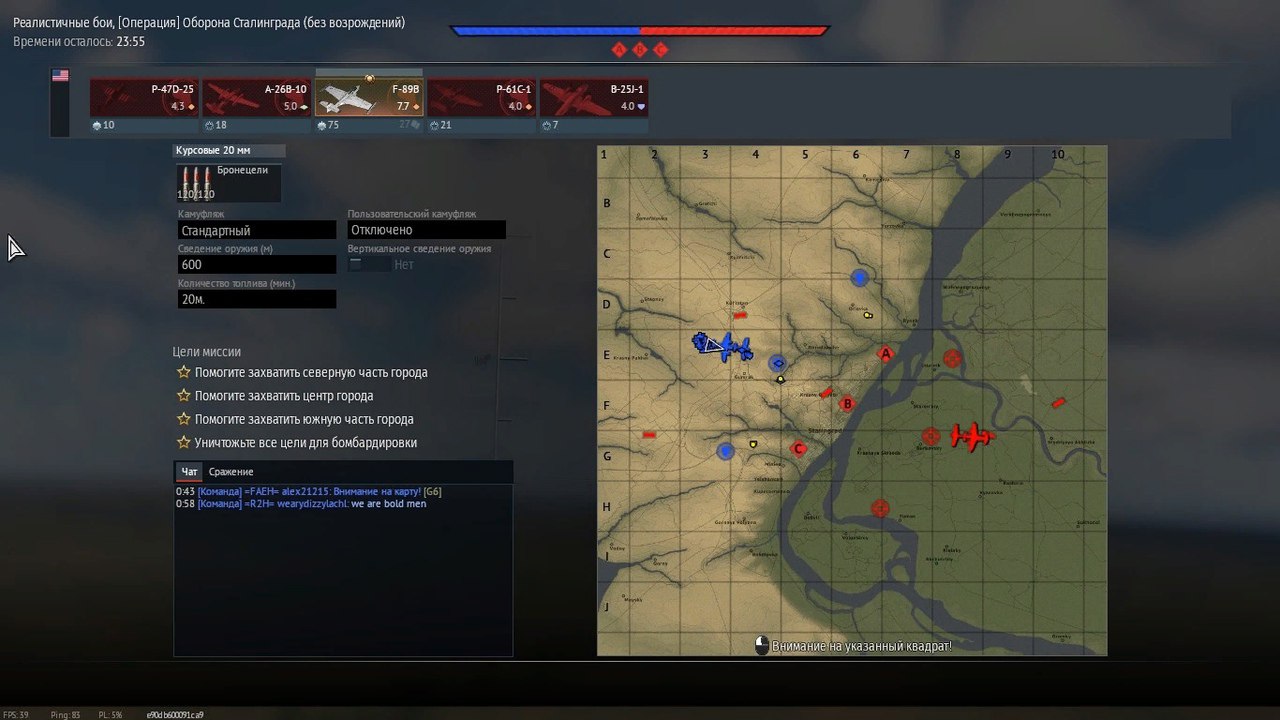Select the F-89B aircraft slot
The image size is (1280, 720).
[369, 98]
